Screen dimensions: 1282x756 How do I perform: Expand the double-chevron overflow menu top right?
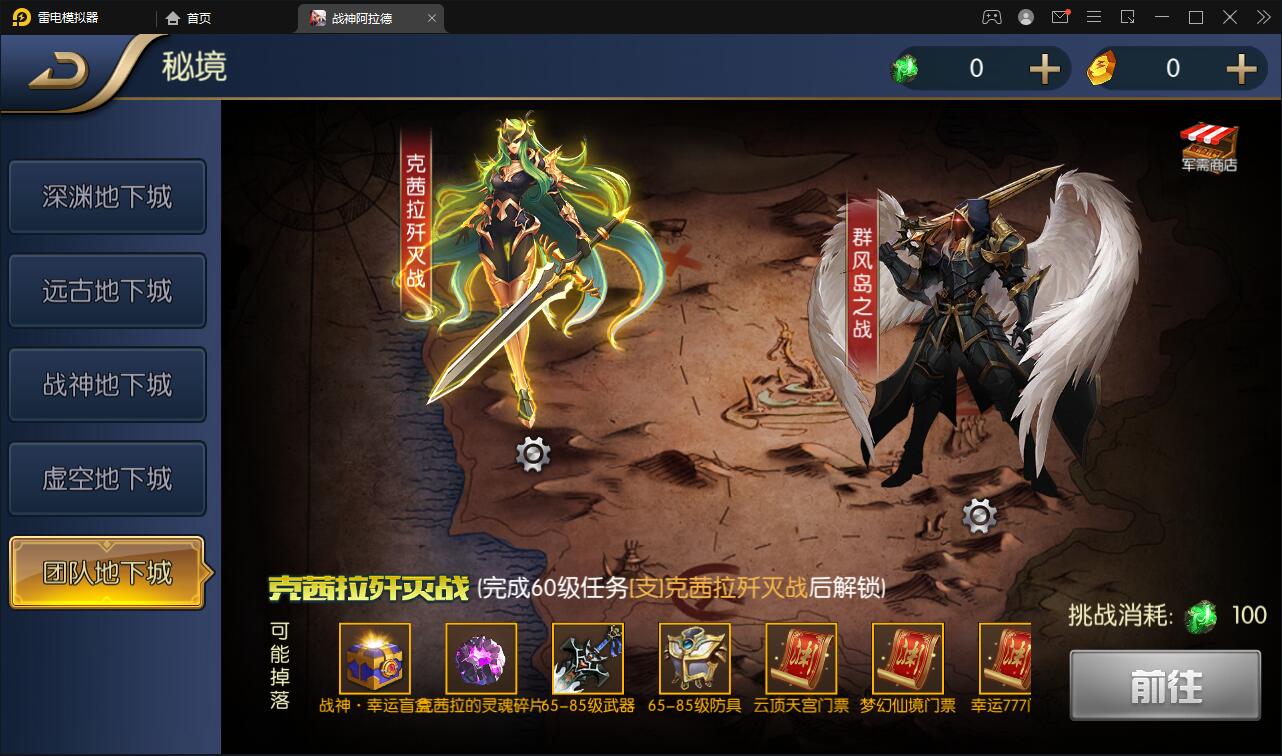coord(1262,17)
